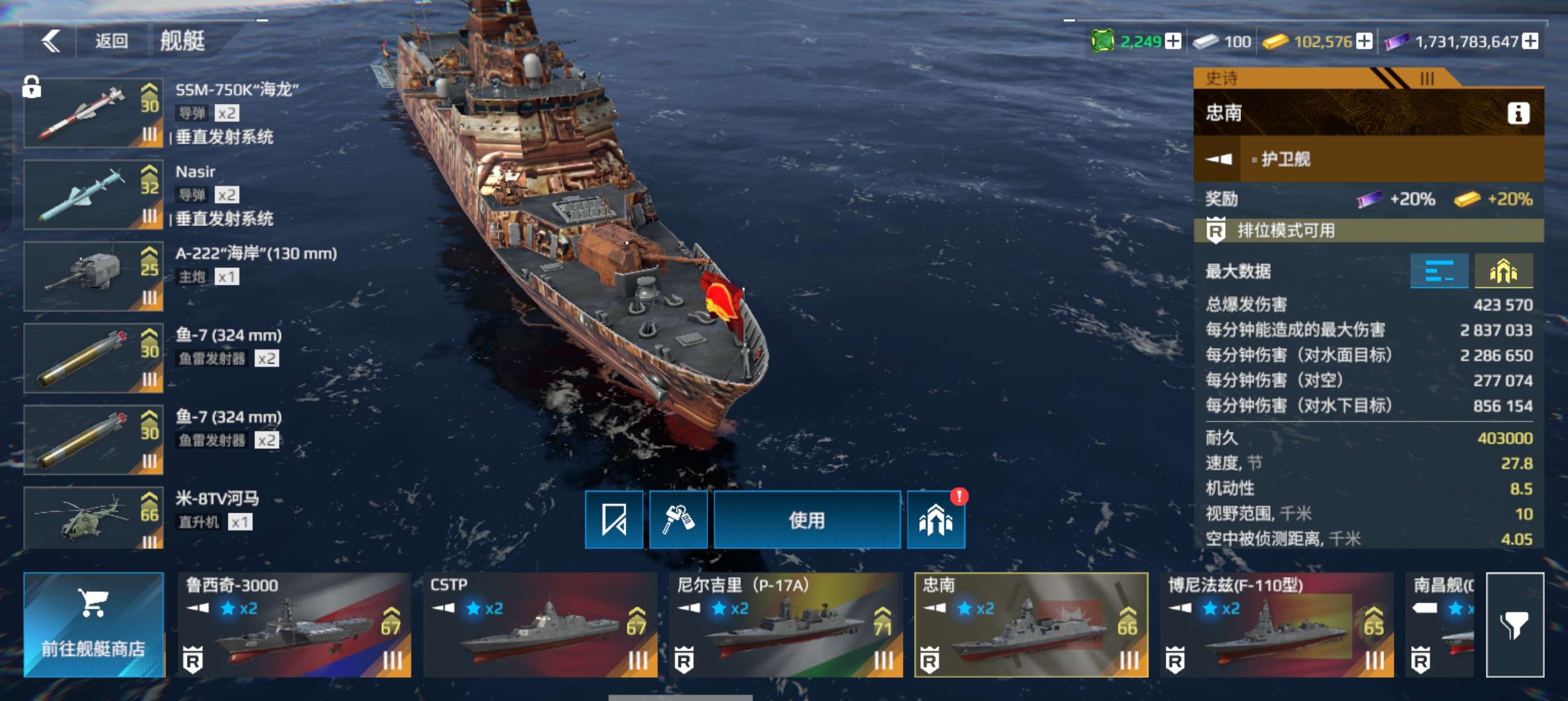Click the flag marker button beside 使用

coord(614,520)
